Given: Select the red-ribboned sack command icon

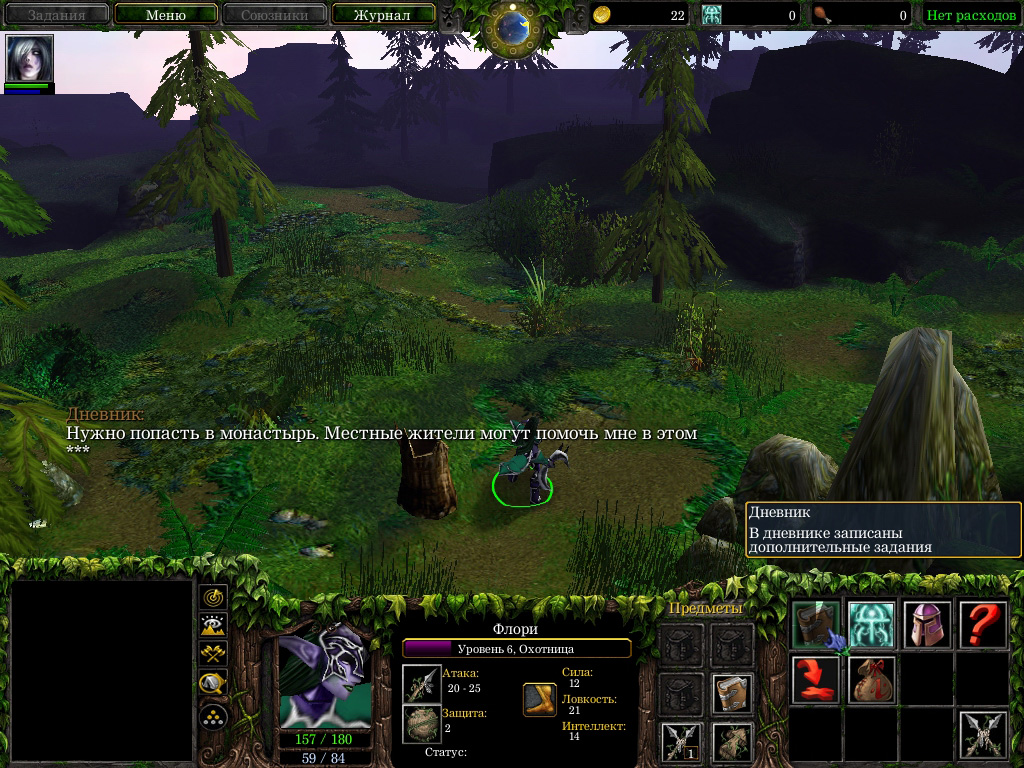Looking at the screenshot, I should coord(872,680).
